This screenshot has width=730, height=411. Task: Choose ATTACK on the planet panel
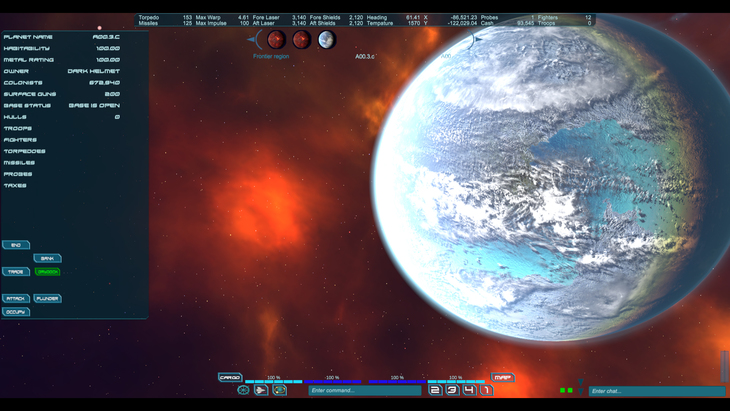(x=16, y=299)
